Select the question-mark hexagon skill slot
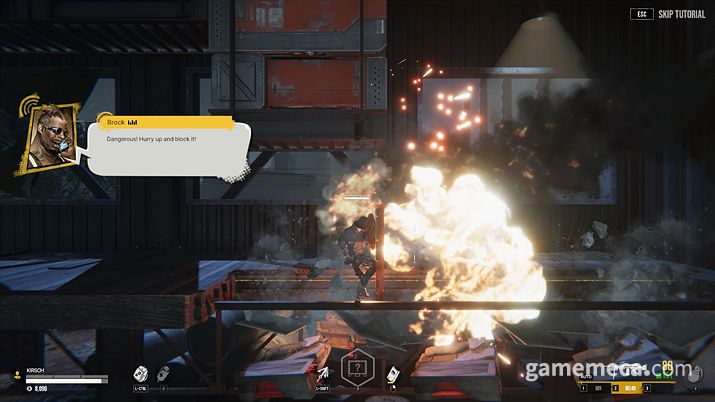 click(x=357, y=368)
